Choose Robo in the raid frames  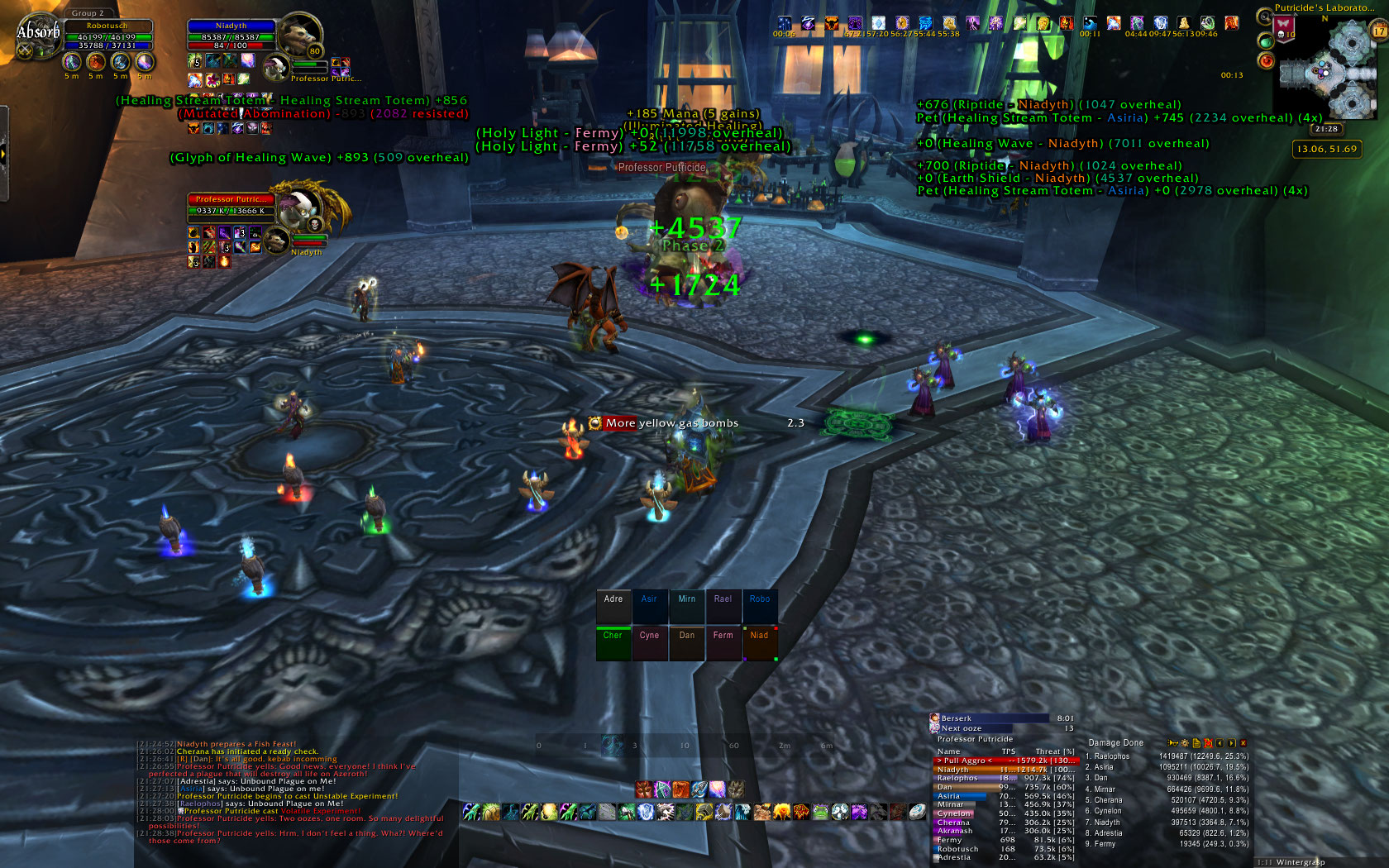759,607
